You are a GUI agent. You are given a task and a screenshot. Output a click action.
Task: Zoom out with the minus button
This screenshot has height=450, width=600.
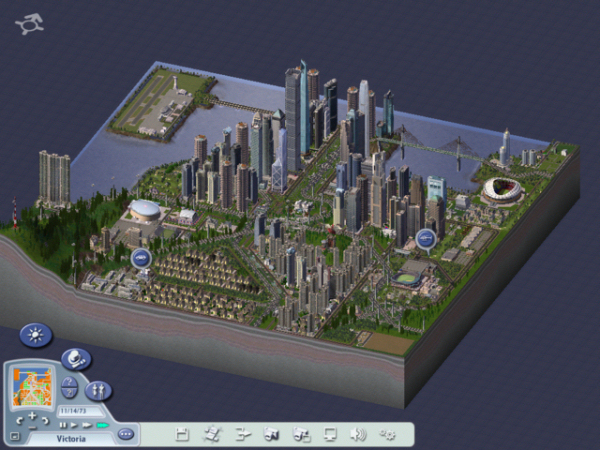pos(32,426)
